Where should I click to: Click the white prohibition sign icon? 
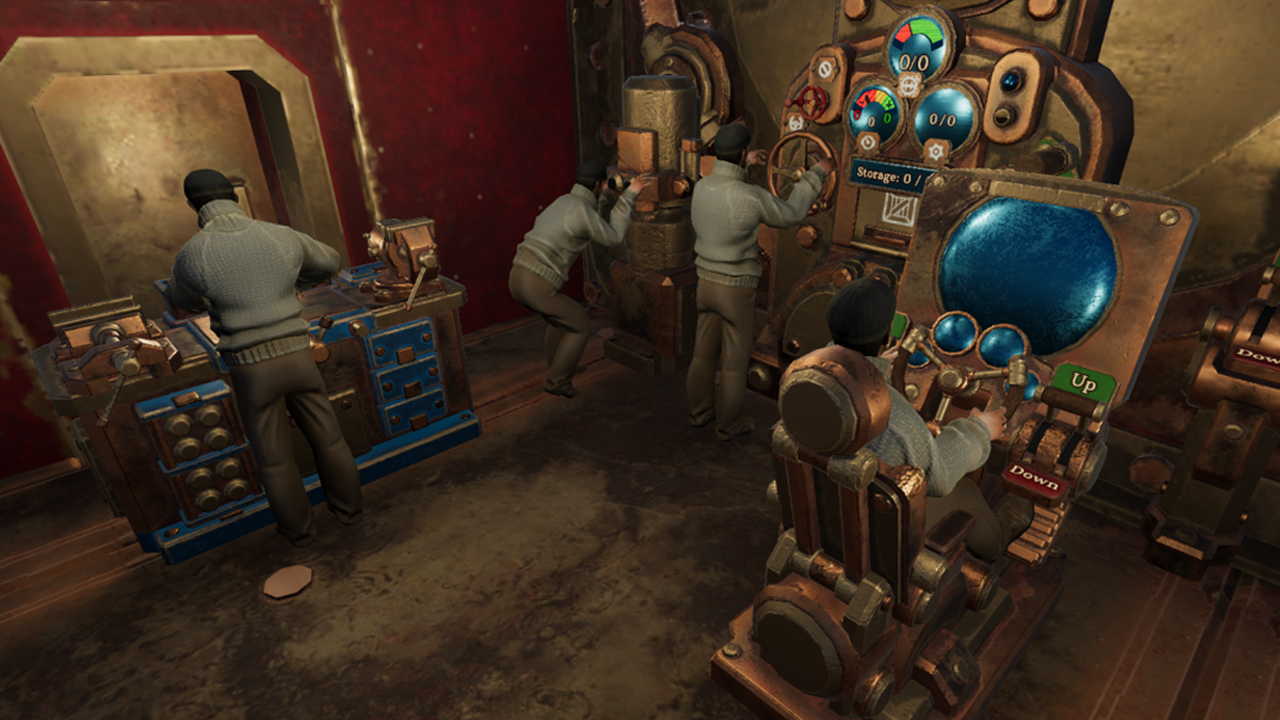(x=826, y=69)
